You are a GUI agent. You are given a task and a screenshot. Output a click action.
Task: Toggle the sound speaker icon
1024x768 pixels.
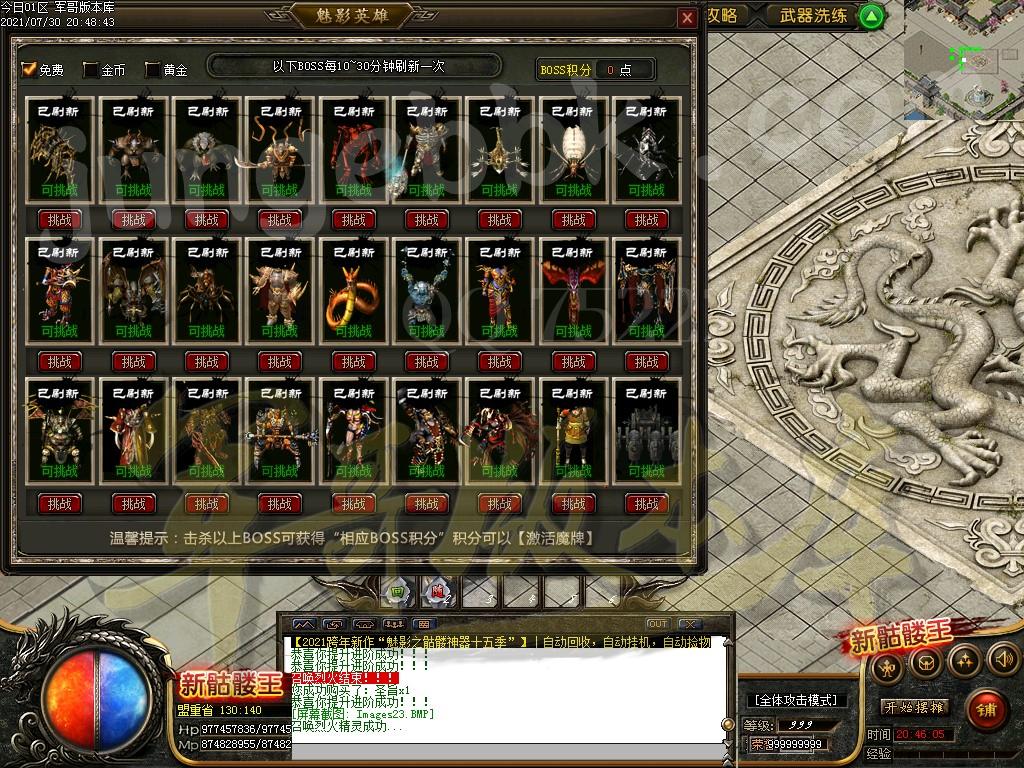(x=1003, y=659)
